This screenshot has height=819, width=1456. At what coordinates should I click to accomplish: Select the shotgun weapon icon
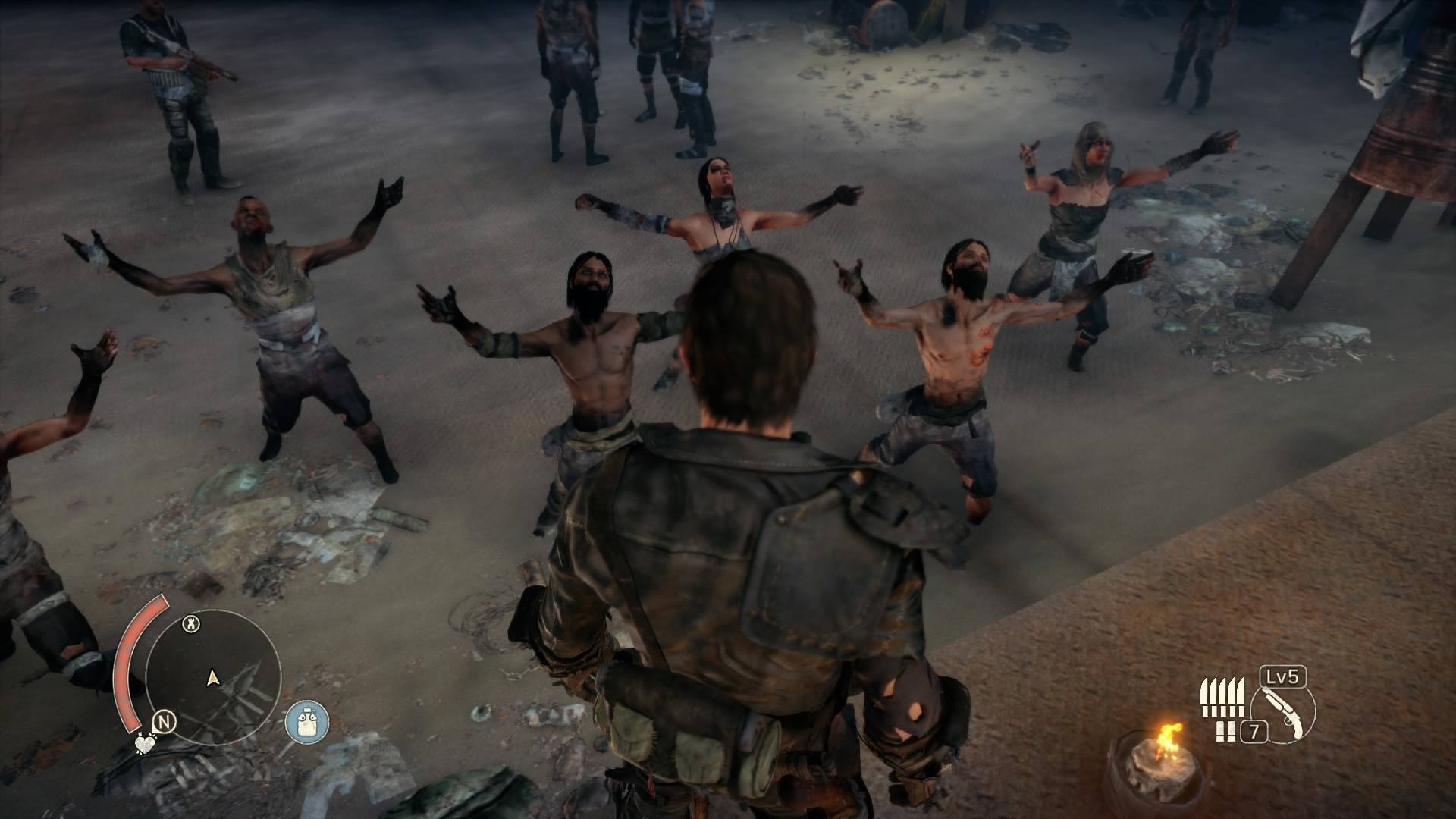(x=1284, y=711)
